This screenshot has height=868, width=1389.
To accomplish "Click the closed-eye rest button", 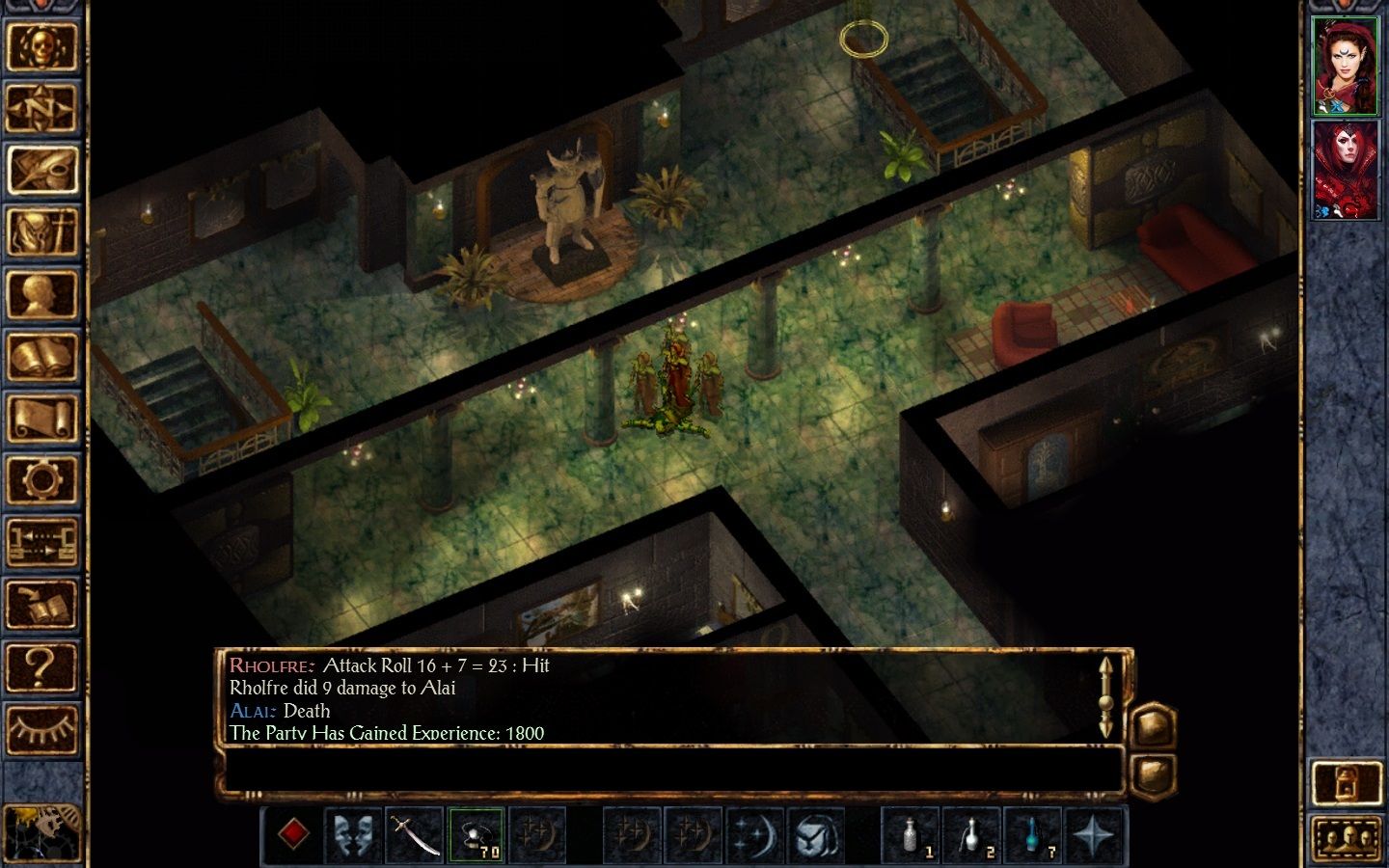I will click(41, 728).
